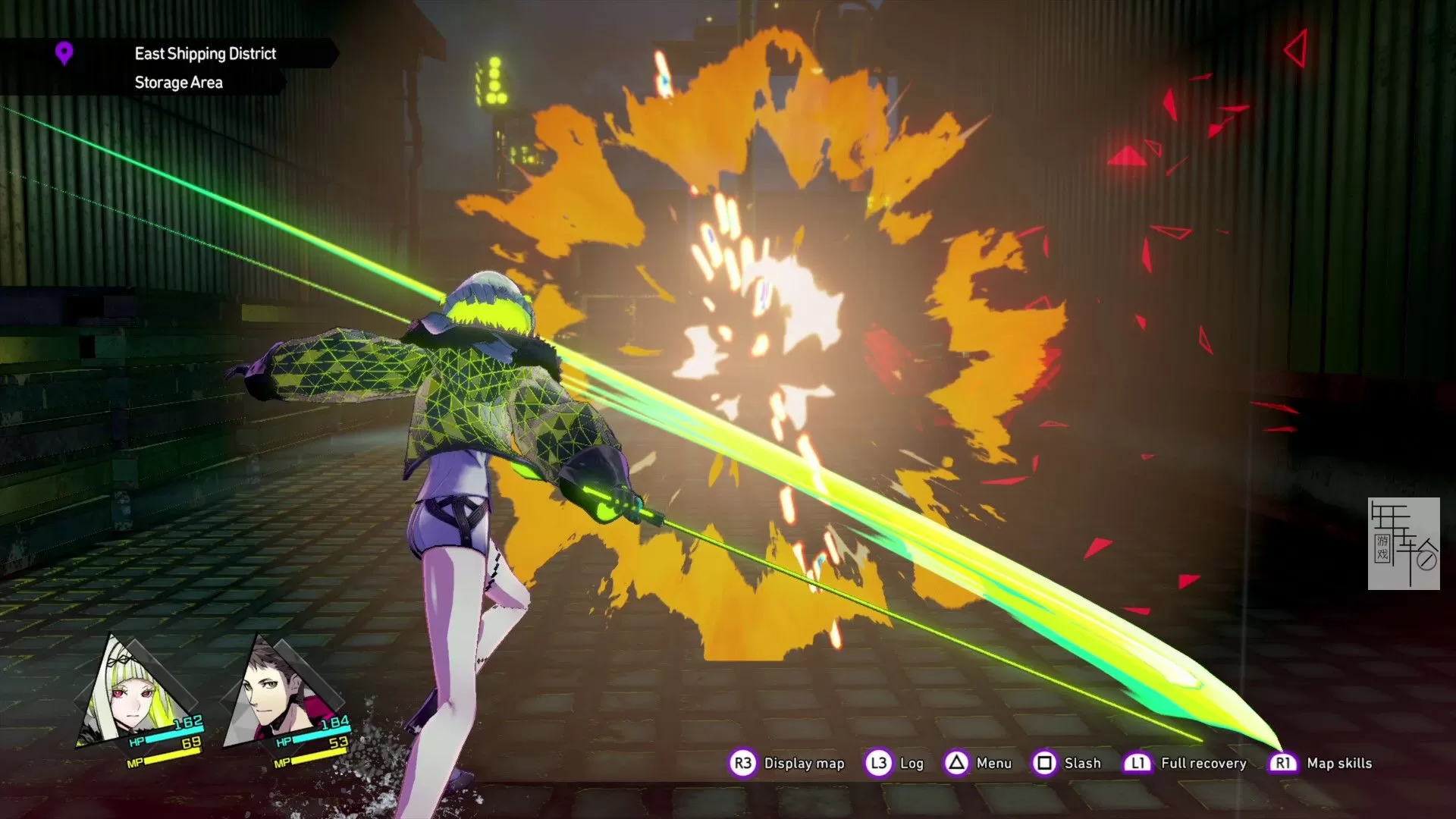Click the East Shipping District location label
The width and height of the screenshot is (1456, 819).
(205, 53)
